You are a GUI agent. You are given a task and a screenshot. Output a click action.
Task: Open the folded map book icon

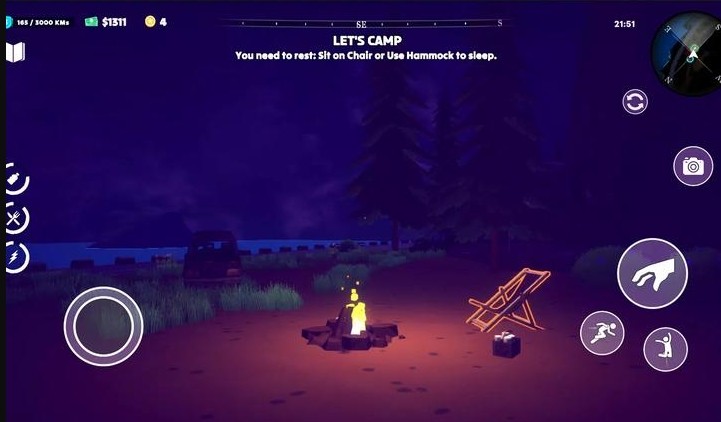coord(15,53)
